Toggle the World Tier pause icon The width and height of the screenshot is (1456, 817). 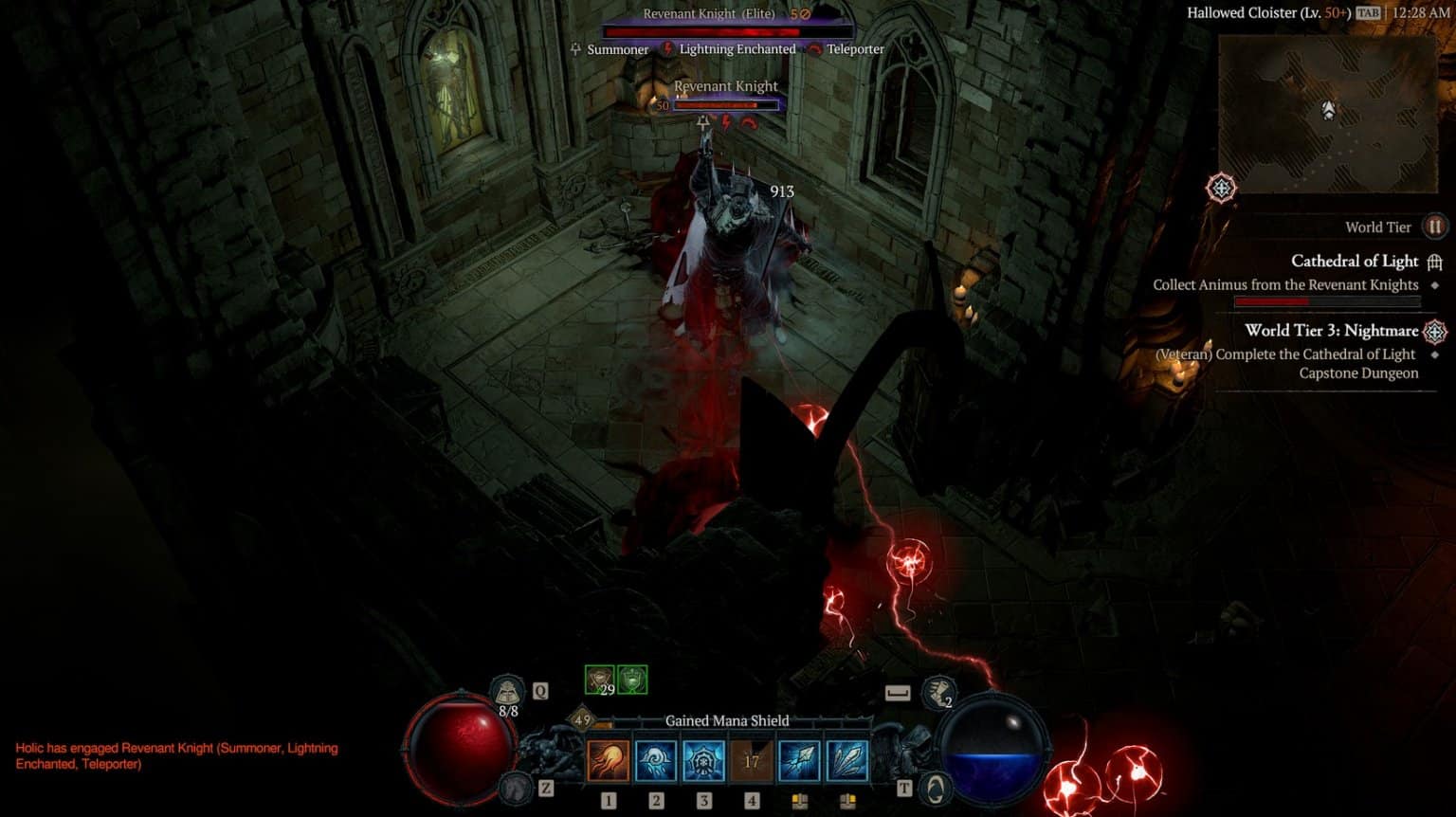pyautogui.click(x=1435, y=227)
